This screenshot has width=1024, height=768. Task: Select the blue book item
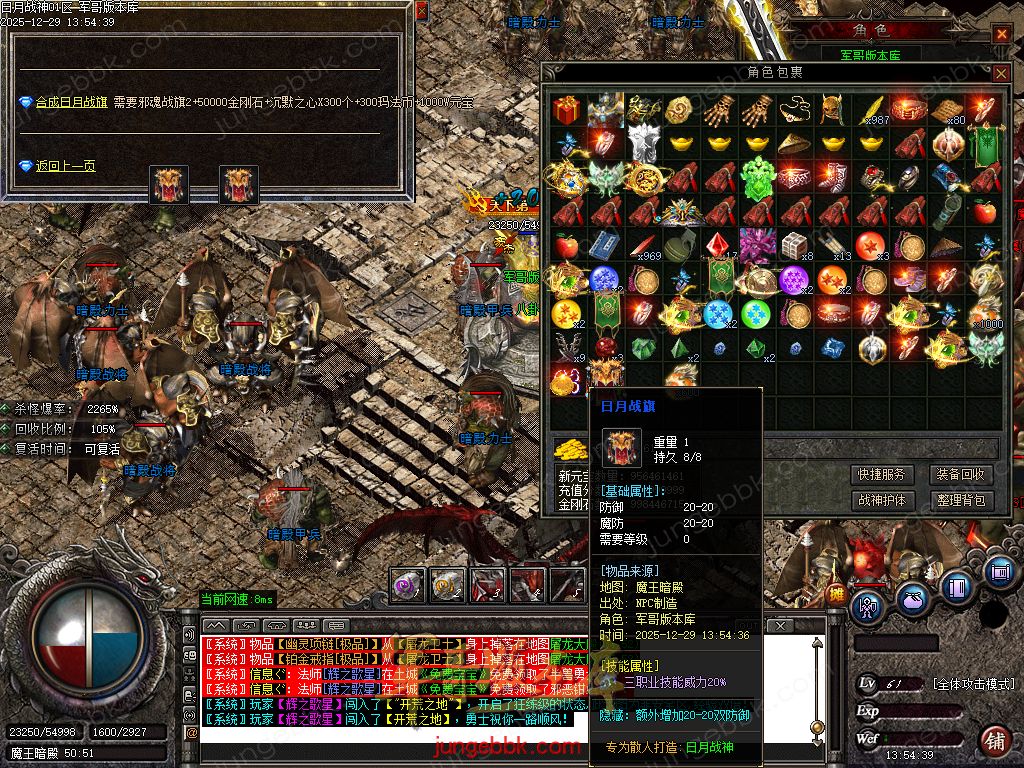pyautogui.click(x=604, y=245)
